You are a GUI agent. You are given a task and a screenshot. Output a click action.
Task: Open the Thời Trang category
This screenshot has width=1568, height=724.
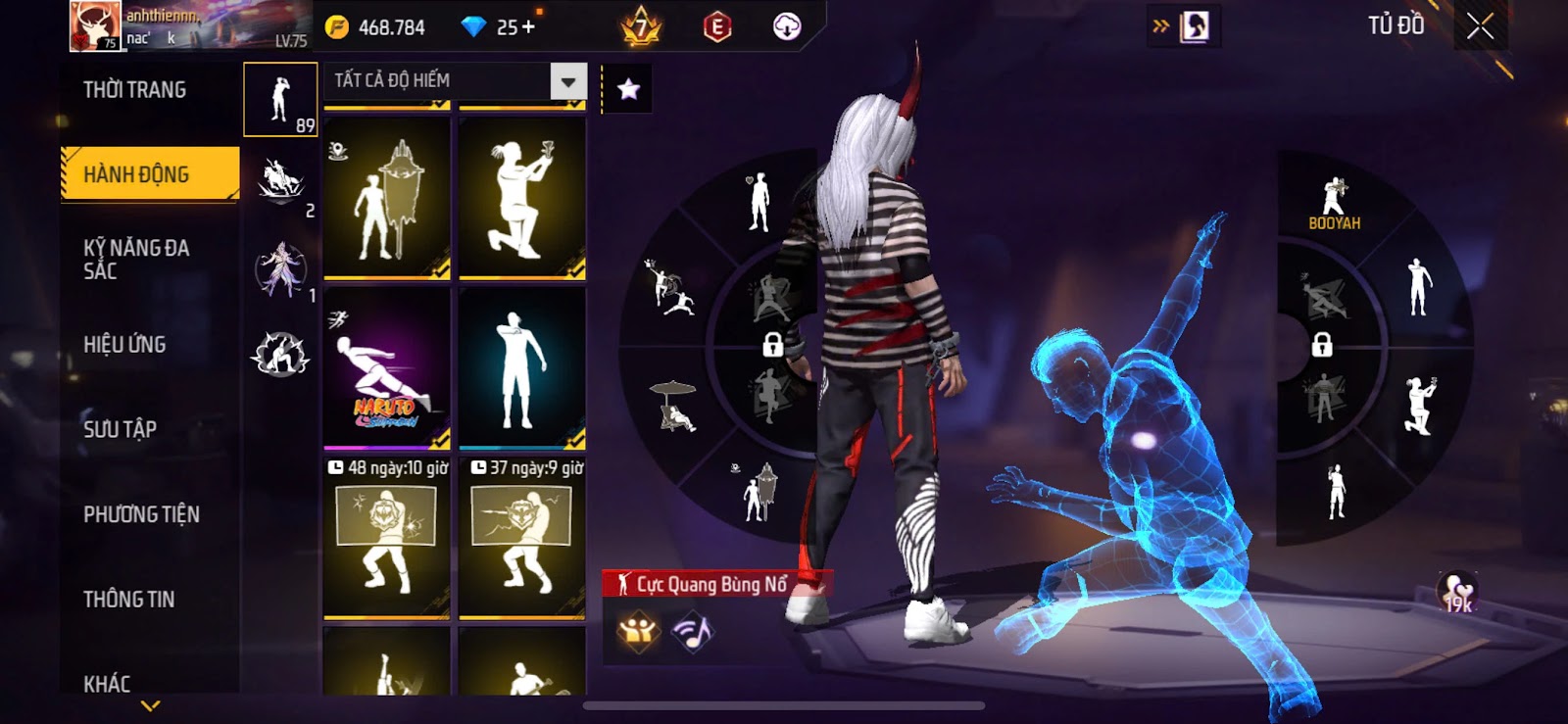135,90
